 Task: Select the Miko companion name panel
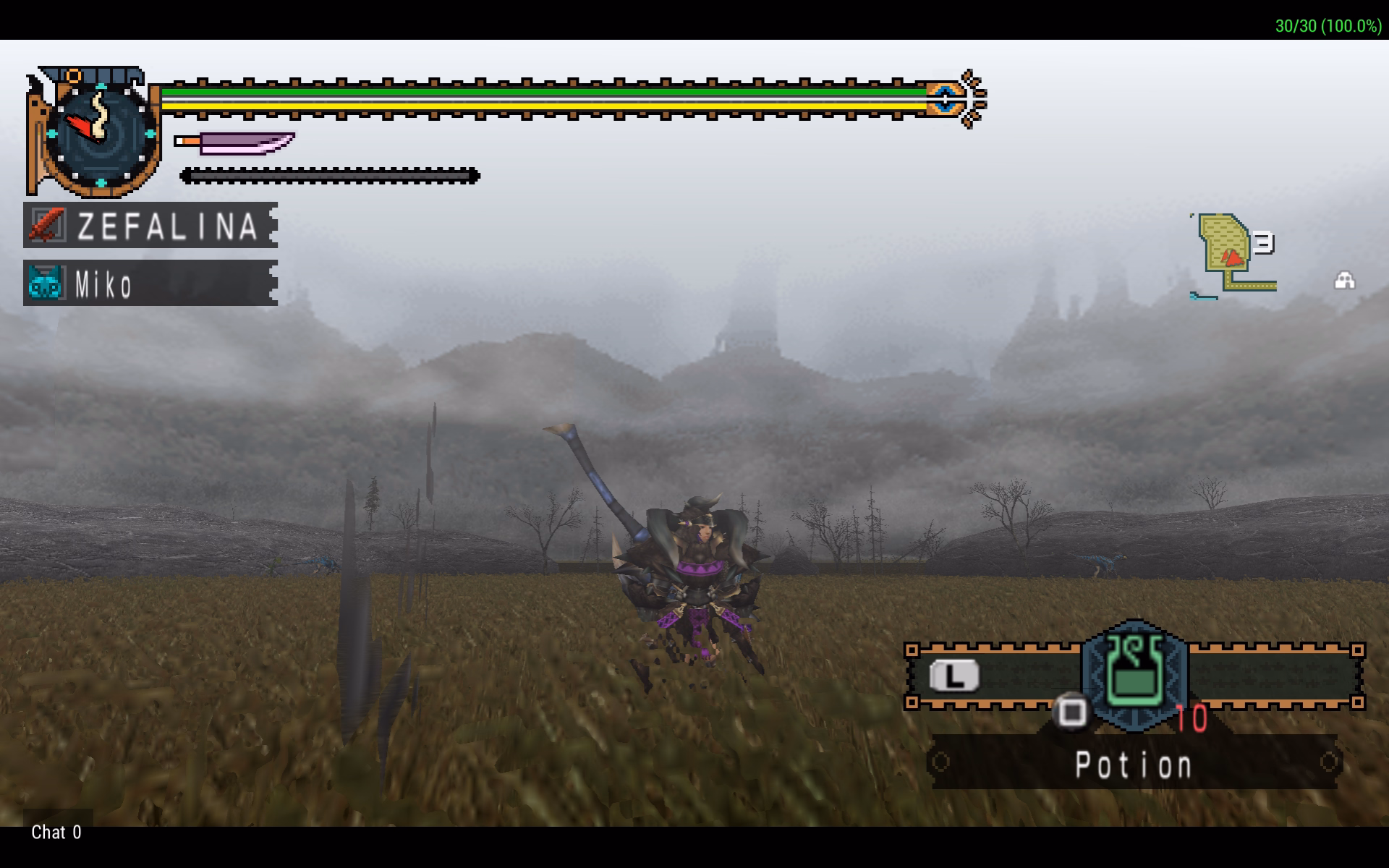click(x=150, y=283)
